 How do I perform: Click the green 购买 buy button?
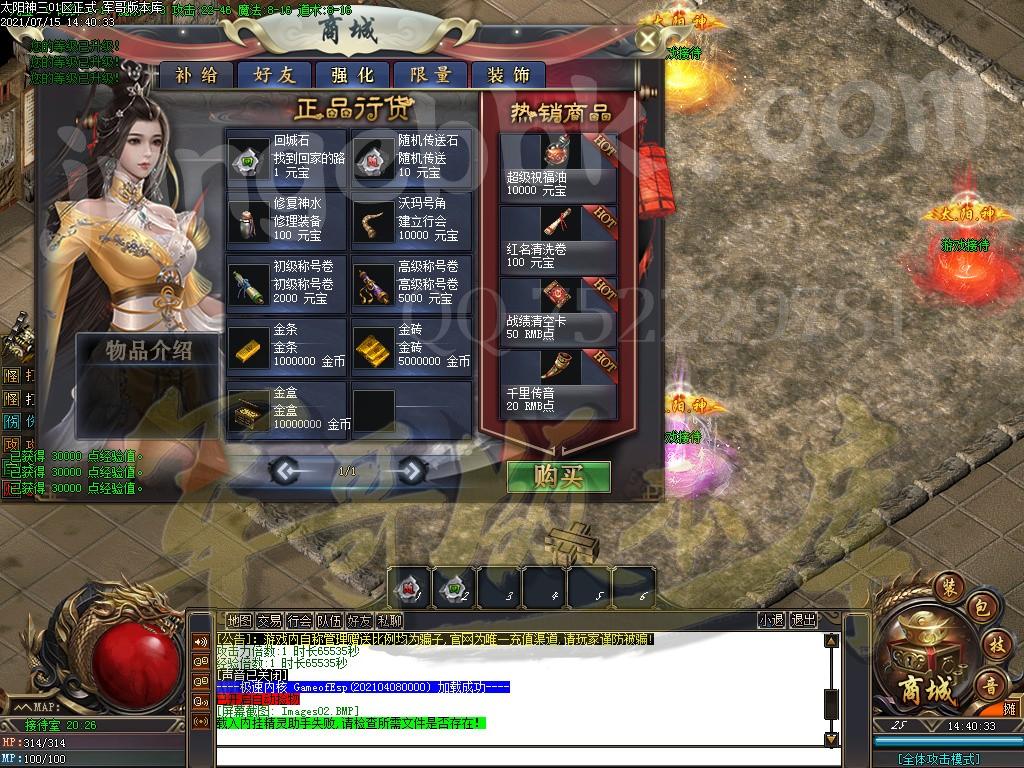559,477
